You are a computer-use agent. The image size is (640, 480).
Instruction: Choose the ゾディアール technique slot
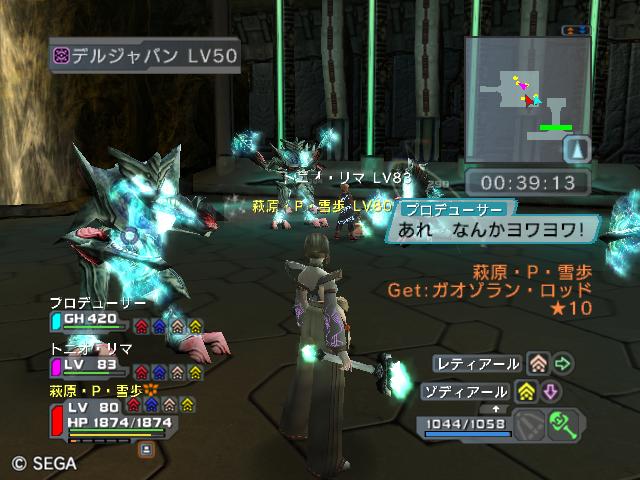click(476, 391)
